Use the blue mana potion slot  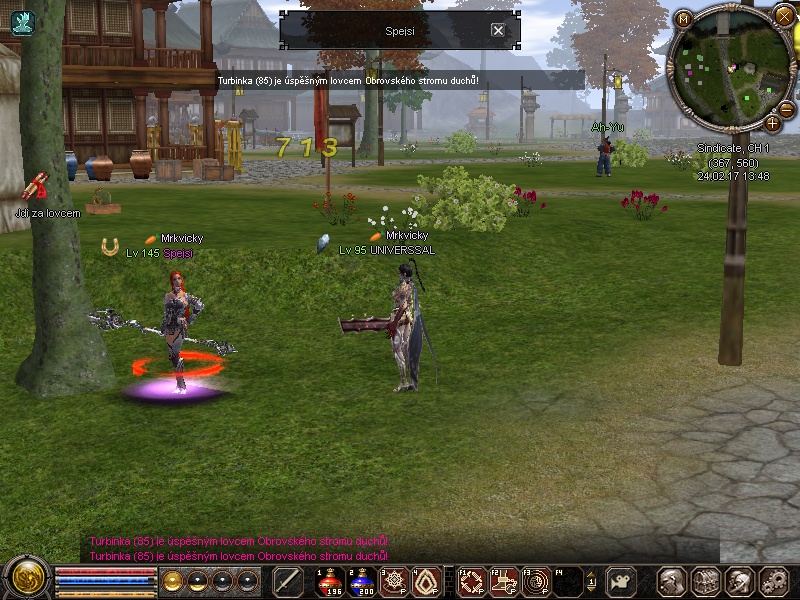(361, 581)
